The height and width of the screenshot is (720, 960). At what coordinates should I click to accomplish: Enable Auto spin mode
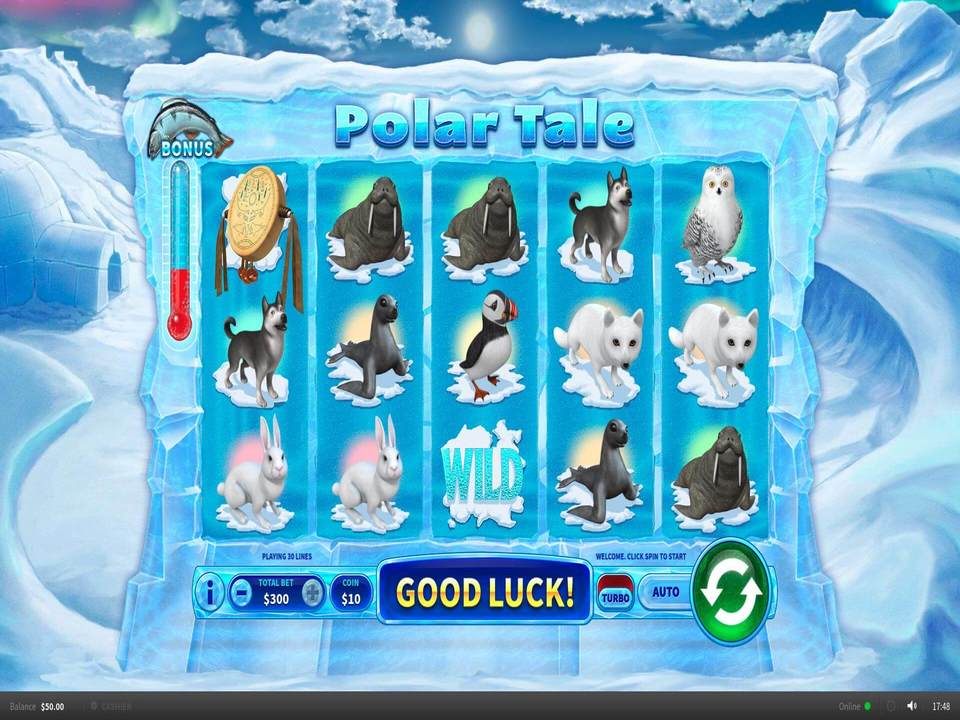click(665, 591)
